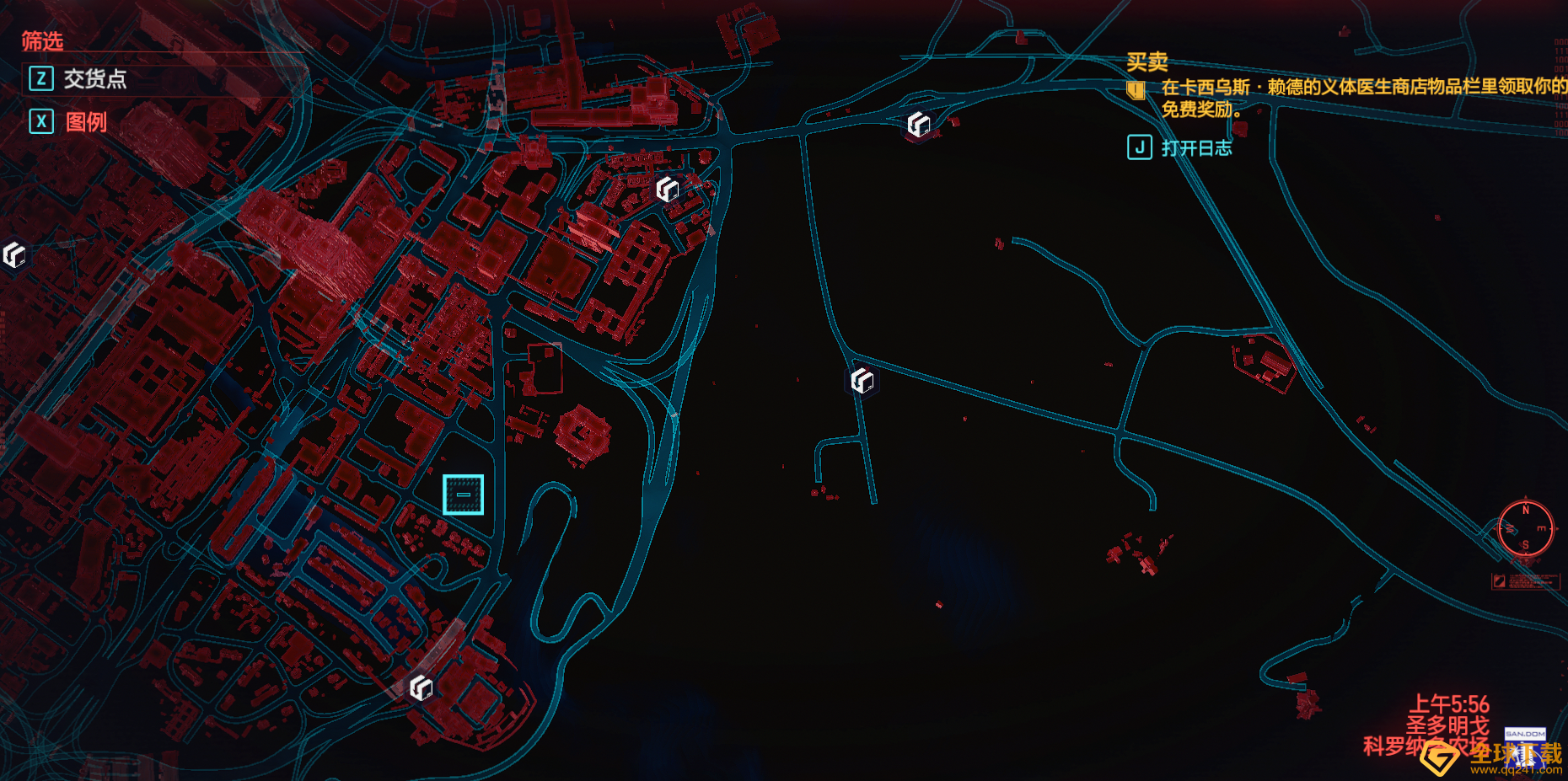The image size is (1568, 781).
Task: Click the red compass dial
Action: point(1526,528)
